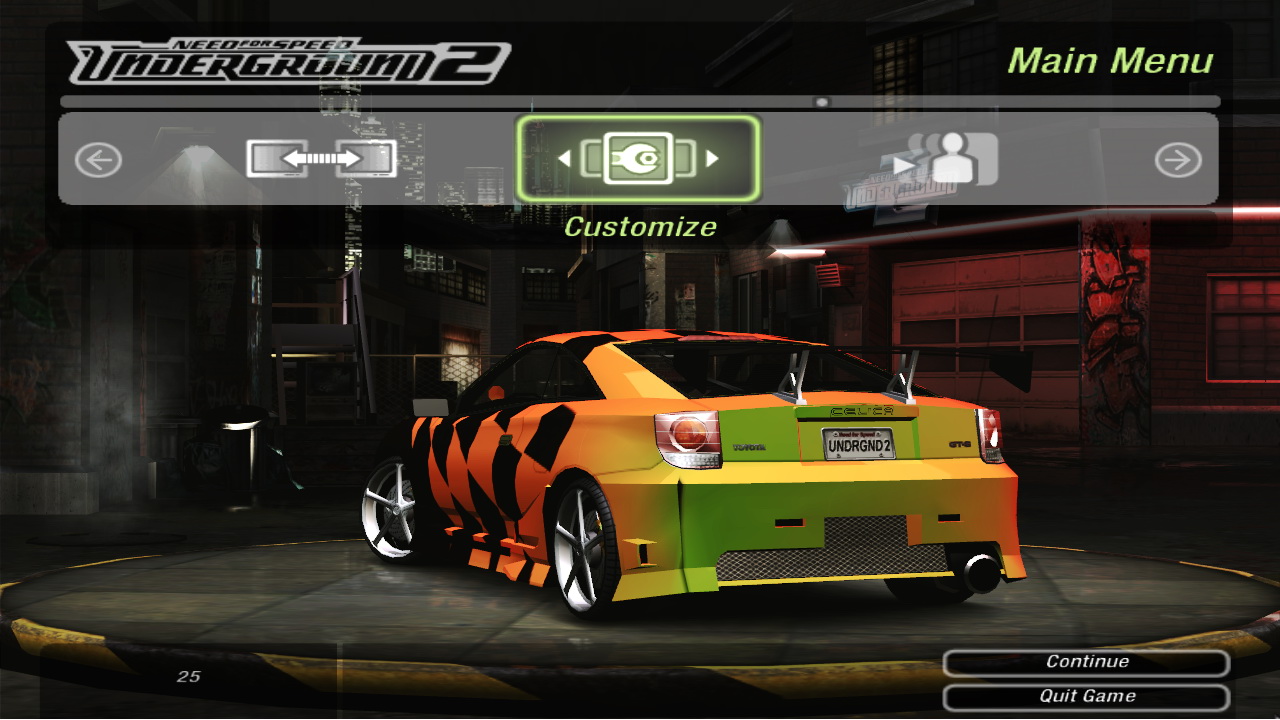The height and width of the screenshot is (720, 1280).
Task: Choose Quit Game
Action: tap(1086, 696)
